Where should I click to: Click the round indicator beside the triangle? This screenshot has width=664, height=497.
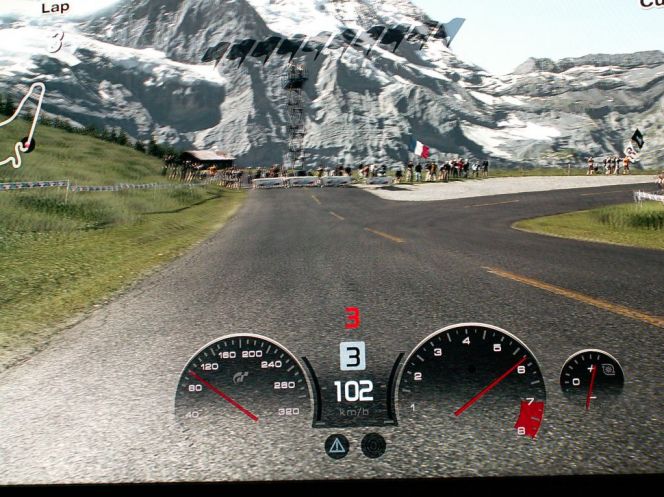(x=373, y=445)
